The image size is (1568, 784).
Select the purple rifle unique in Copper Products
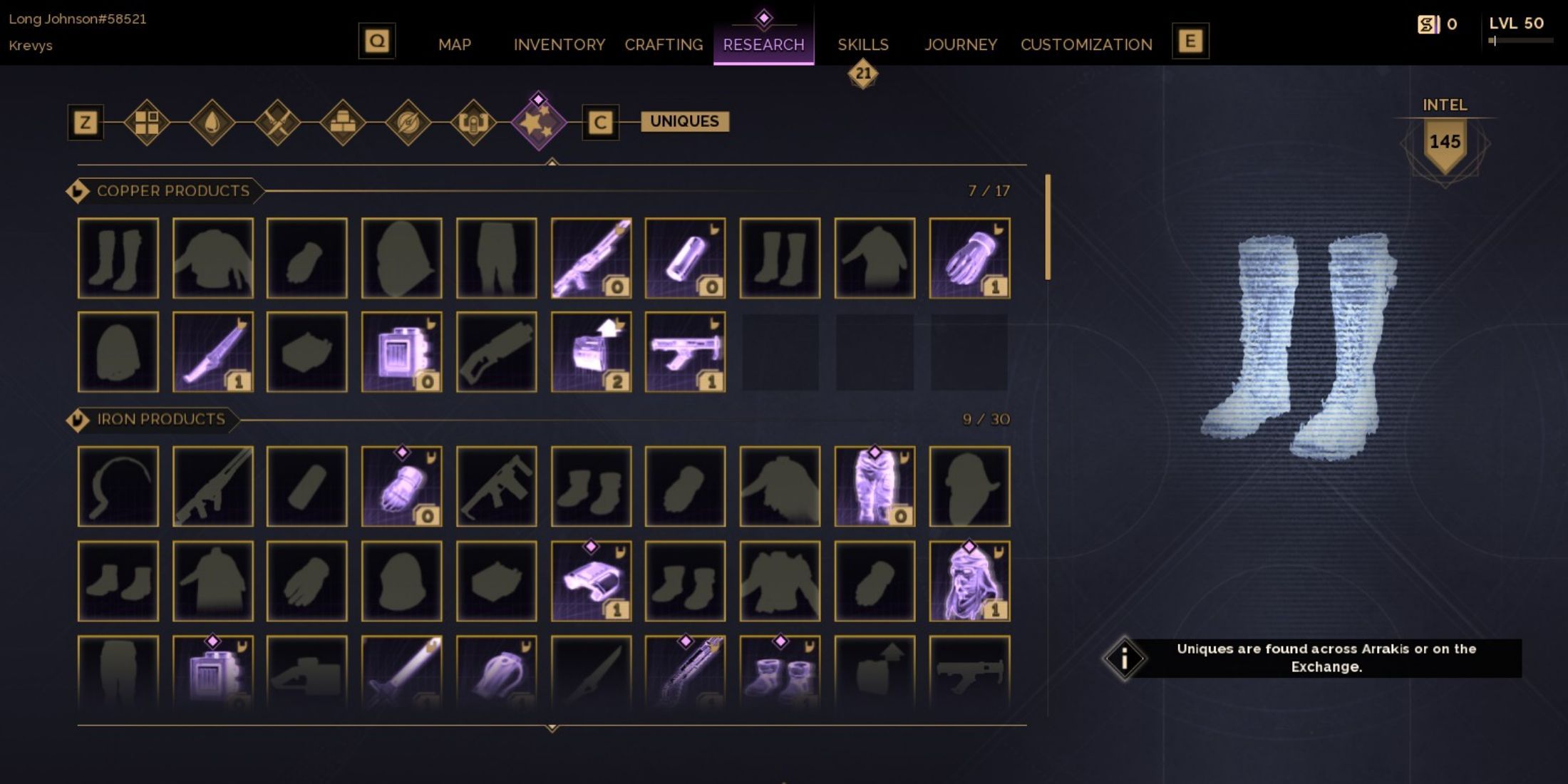[592, 257]
